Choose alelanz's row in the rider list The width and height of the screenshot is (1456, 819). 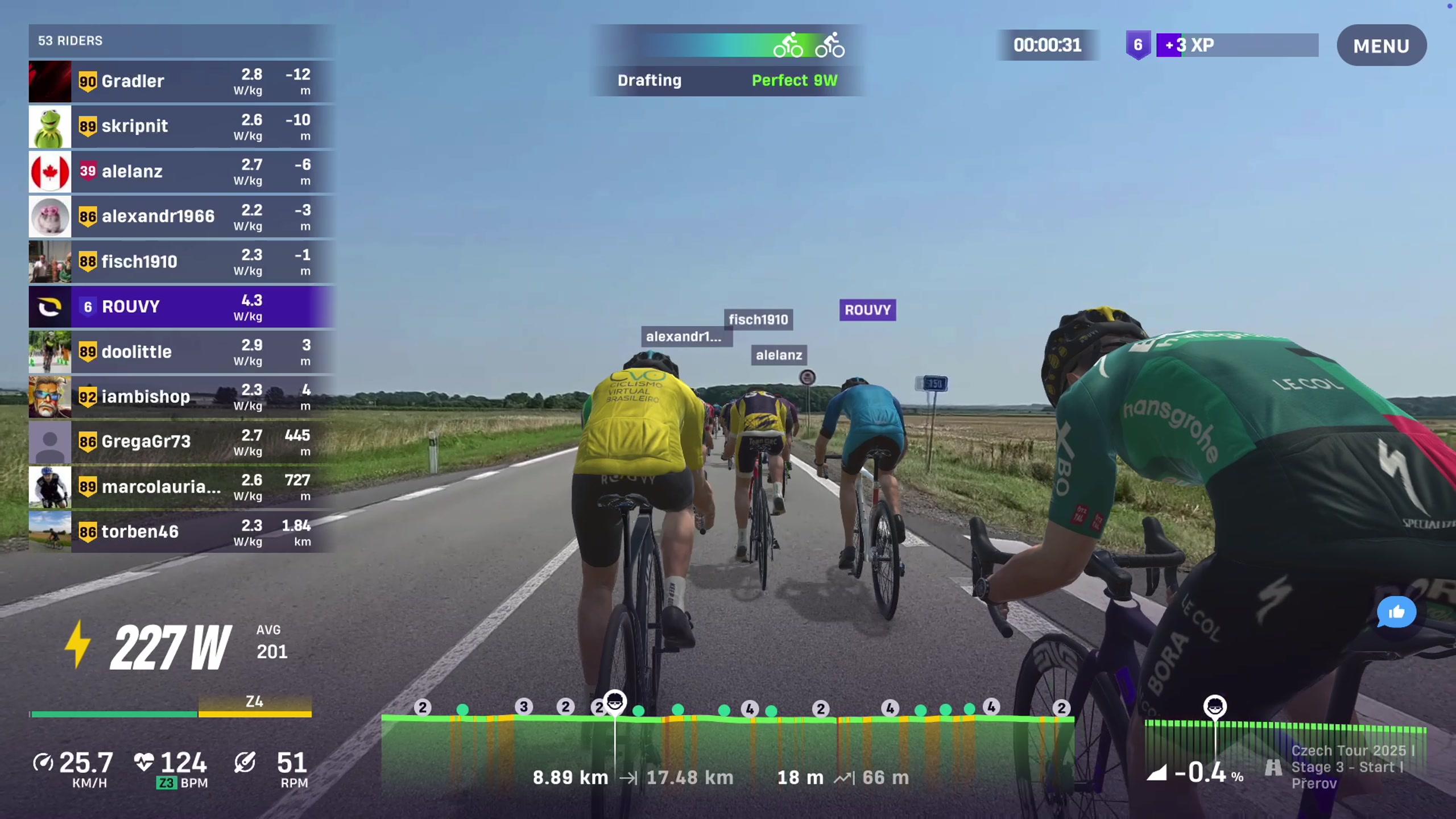point(181,171)
